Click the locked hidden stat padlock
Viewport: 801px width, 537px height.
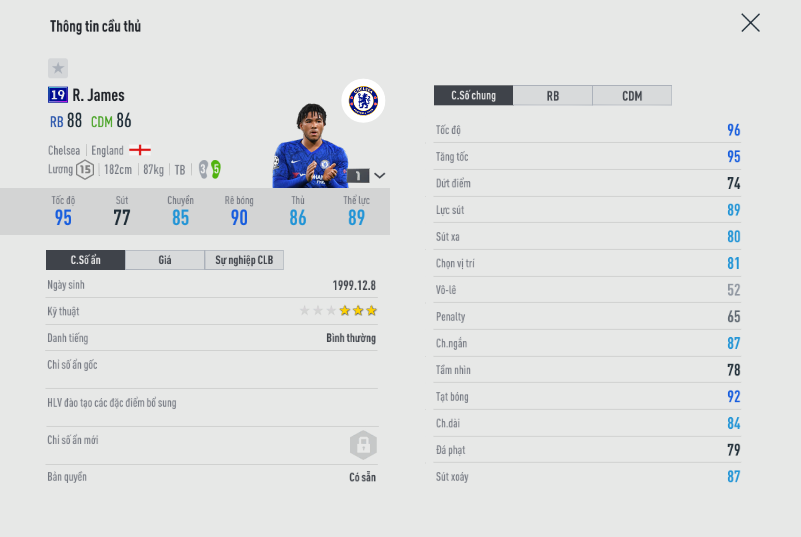pos(362,444)
